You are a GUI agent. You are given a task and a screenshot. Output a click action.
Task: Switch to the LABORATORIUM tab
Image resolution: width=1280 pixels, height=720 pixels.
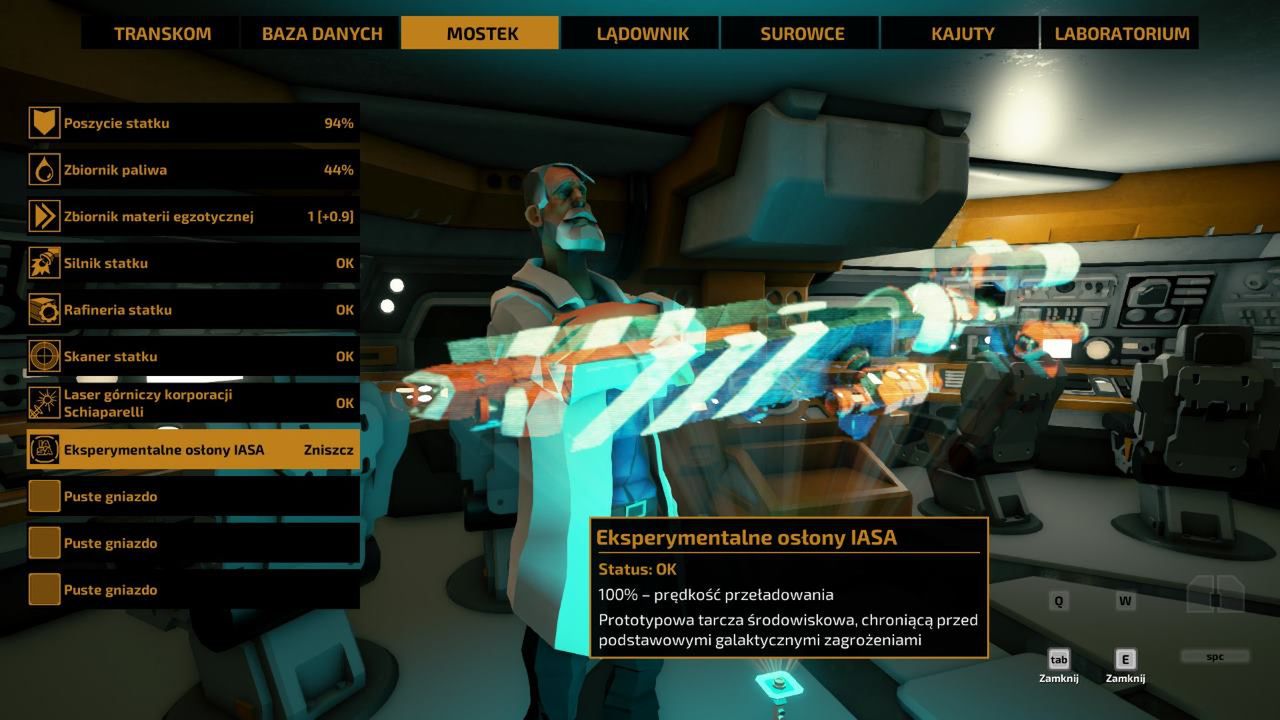click(x=1121, y=33)
